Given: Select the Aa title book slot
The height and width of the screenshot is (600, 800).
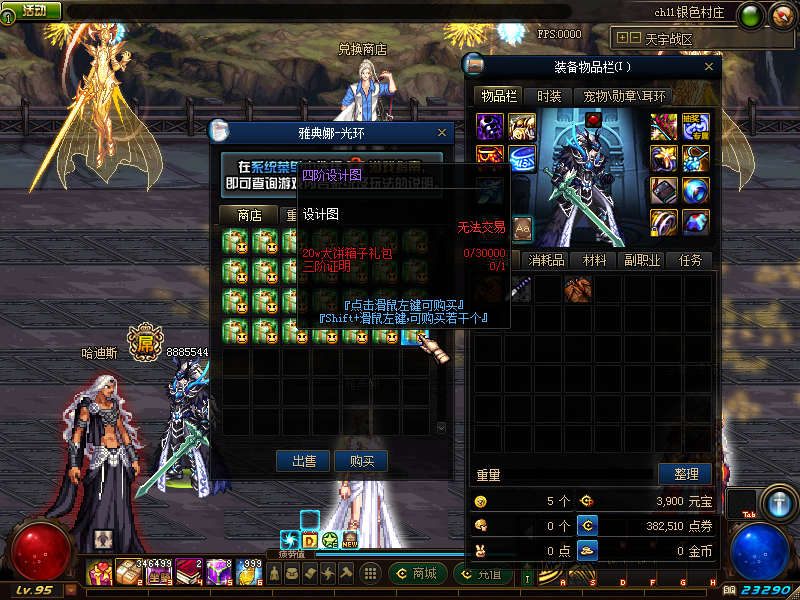Looking at the screenshot, I should [523, 229].
